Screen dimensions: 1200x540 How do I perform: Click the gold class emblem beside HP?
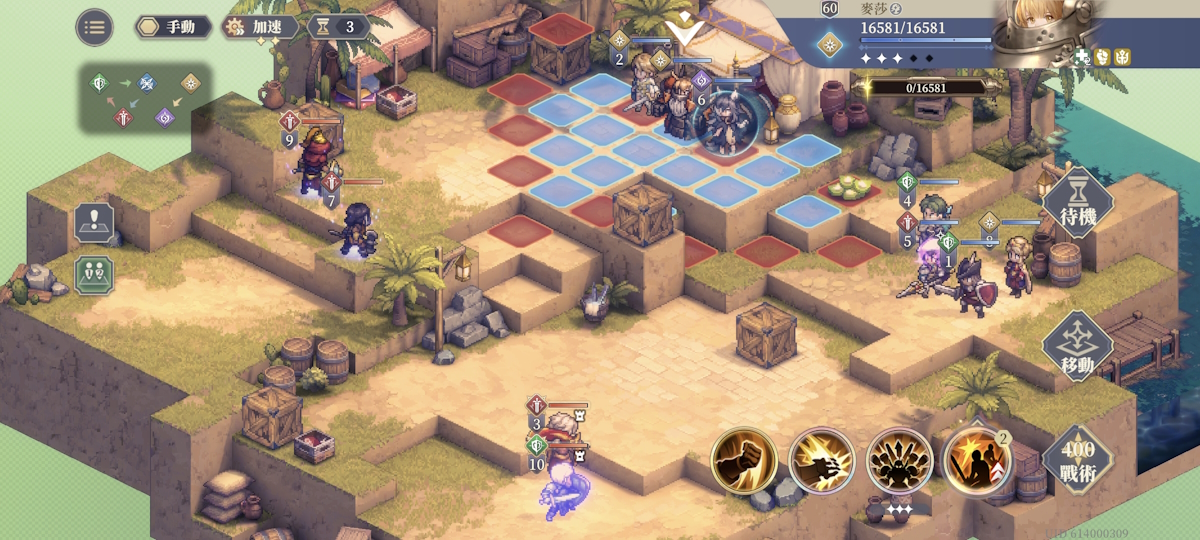pyautogui.click(x=829, y=45)
